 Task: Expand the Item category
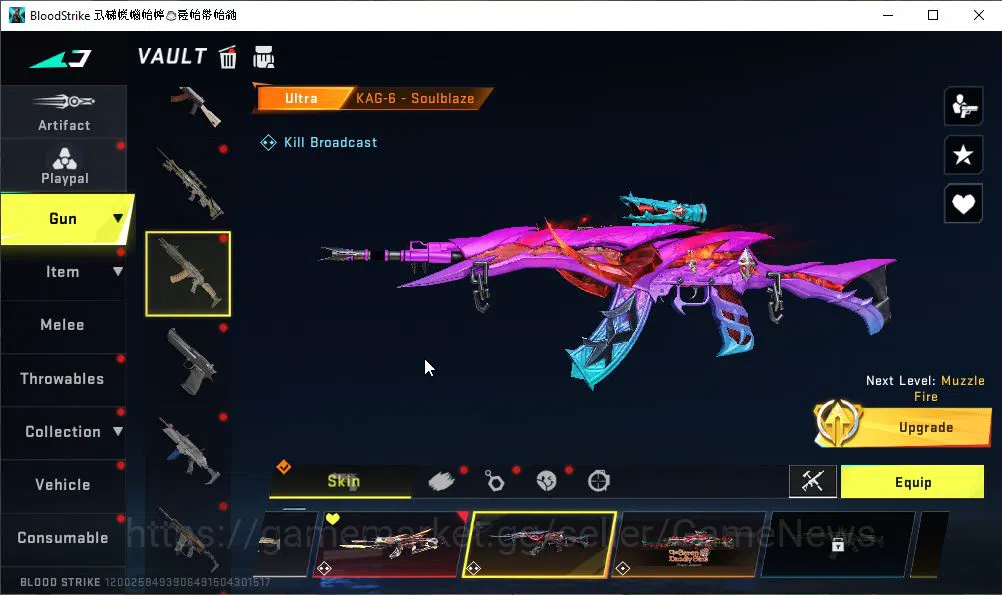(x=66, y=272)
